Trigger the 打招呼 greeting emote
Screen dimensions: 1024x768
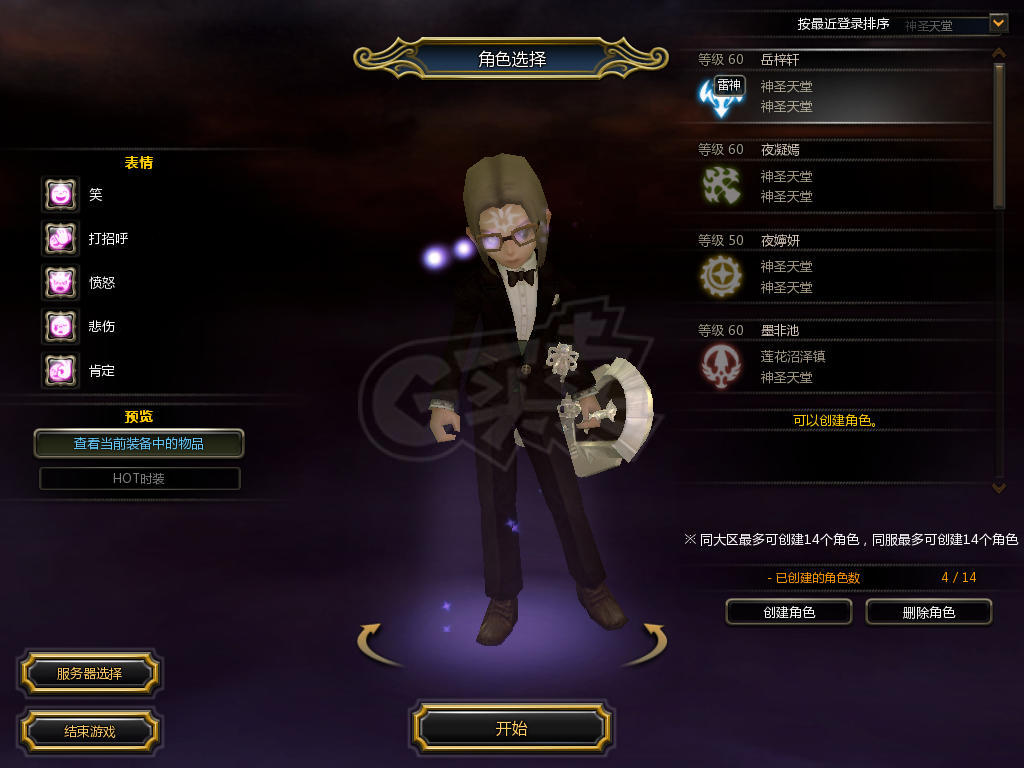tap(60, 238)
